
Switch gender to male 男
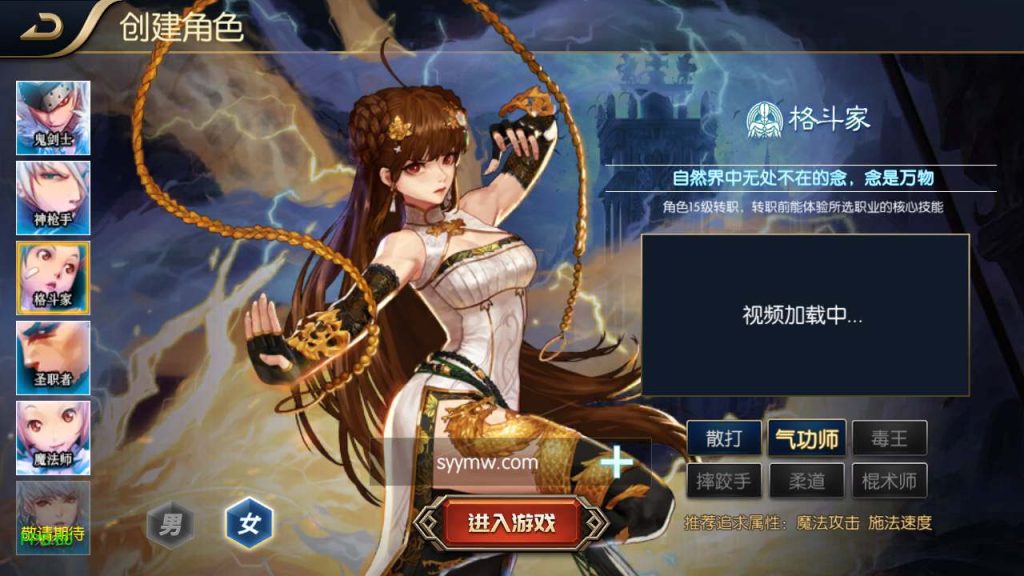coord(171,523)
